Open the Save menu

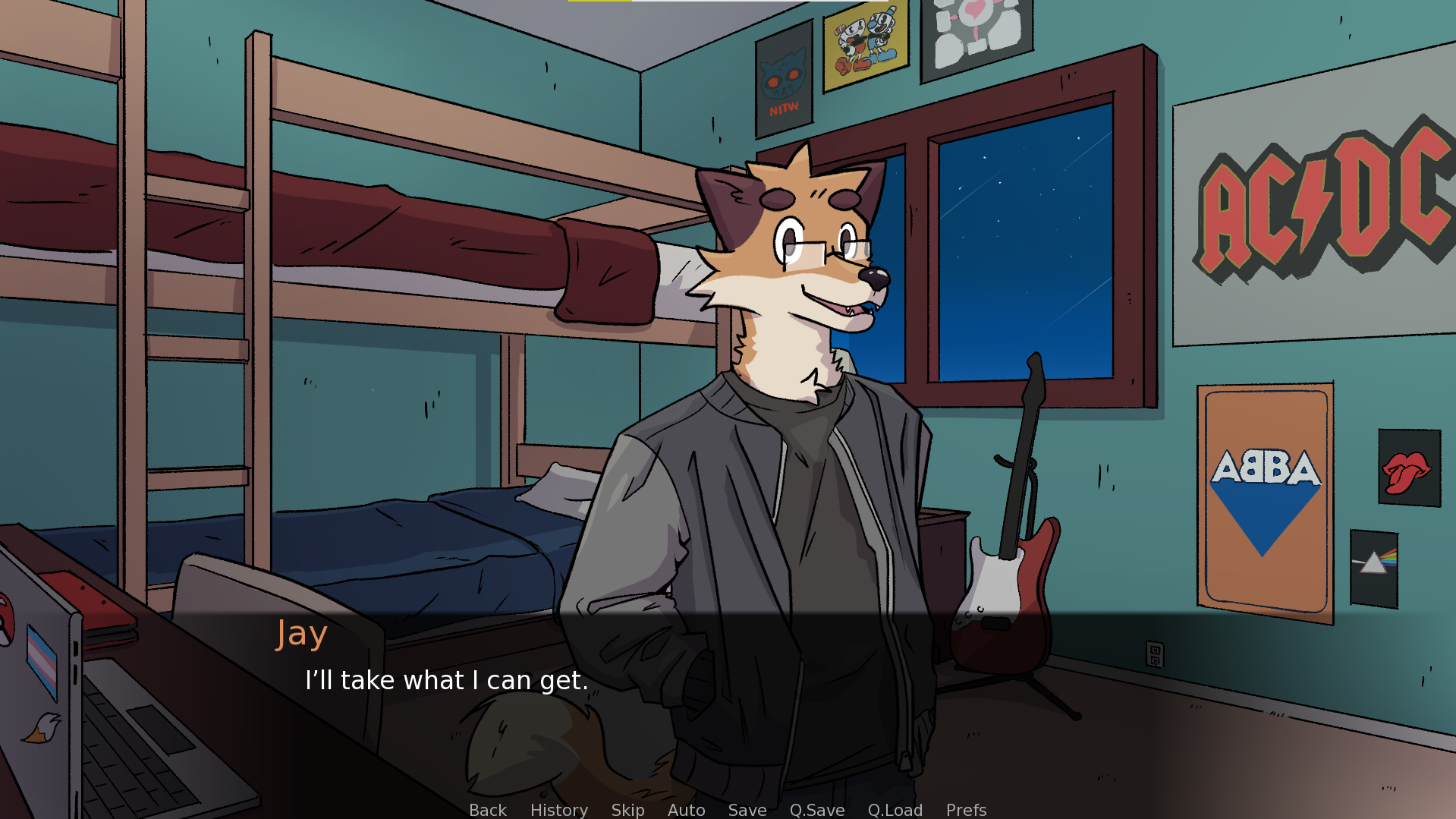(747, 810)
